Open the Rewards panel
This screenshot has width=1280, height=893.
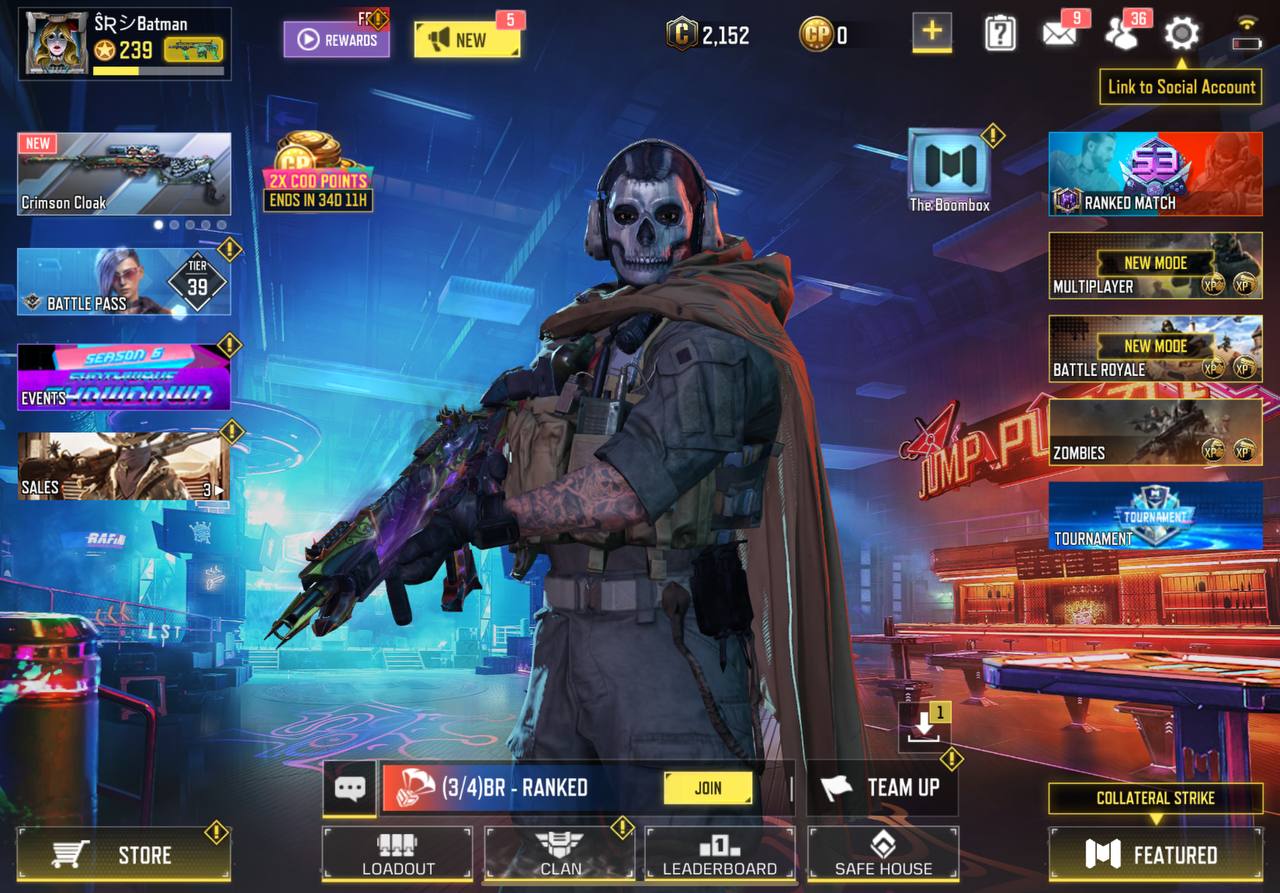337,40
